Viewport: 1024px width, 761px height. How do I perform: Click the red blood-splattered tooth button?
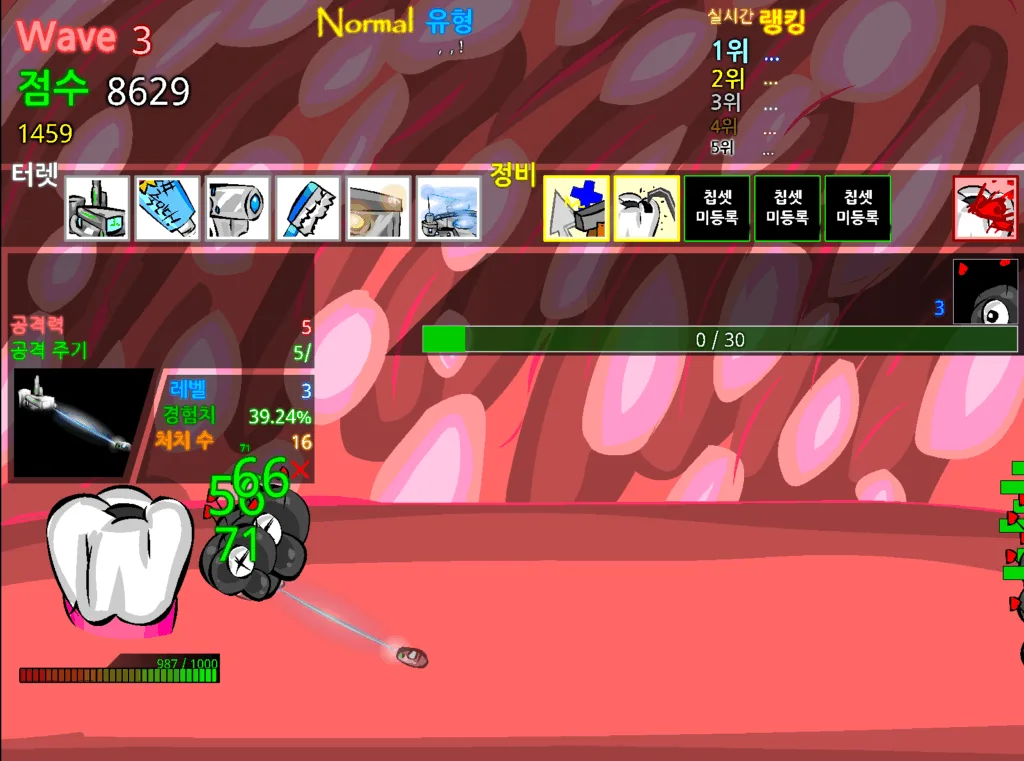pos(985,208)
